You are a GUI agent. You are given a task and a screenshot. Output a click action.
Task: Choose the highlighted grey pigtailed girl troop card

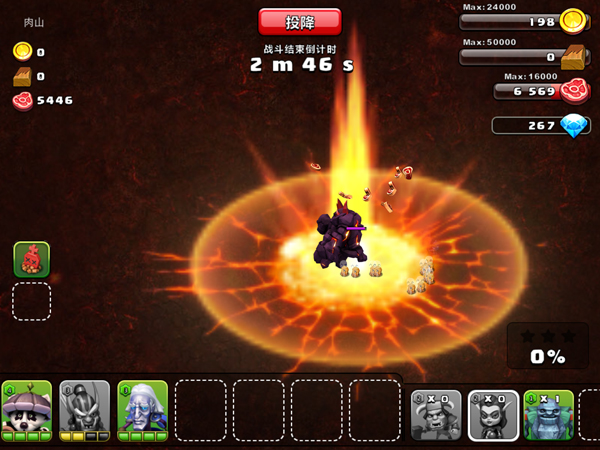tap(493, 415)
